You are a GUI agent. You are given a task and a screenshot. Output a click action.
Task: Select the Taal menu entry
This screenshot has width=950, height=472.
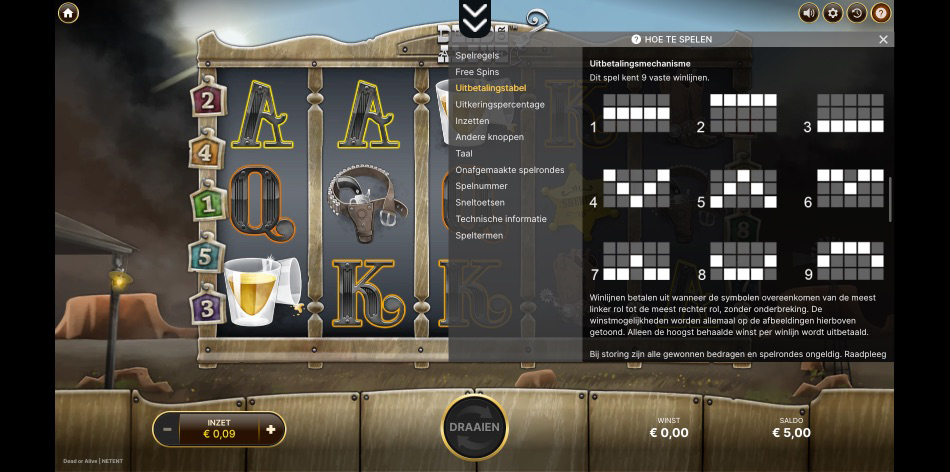coord(464,154)
